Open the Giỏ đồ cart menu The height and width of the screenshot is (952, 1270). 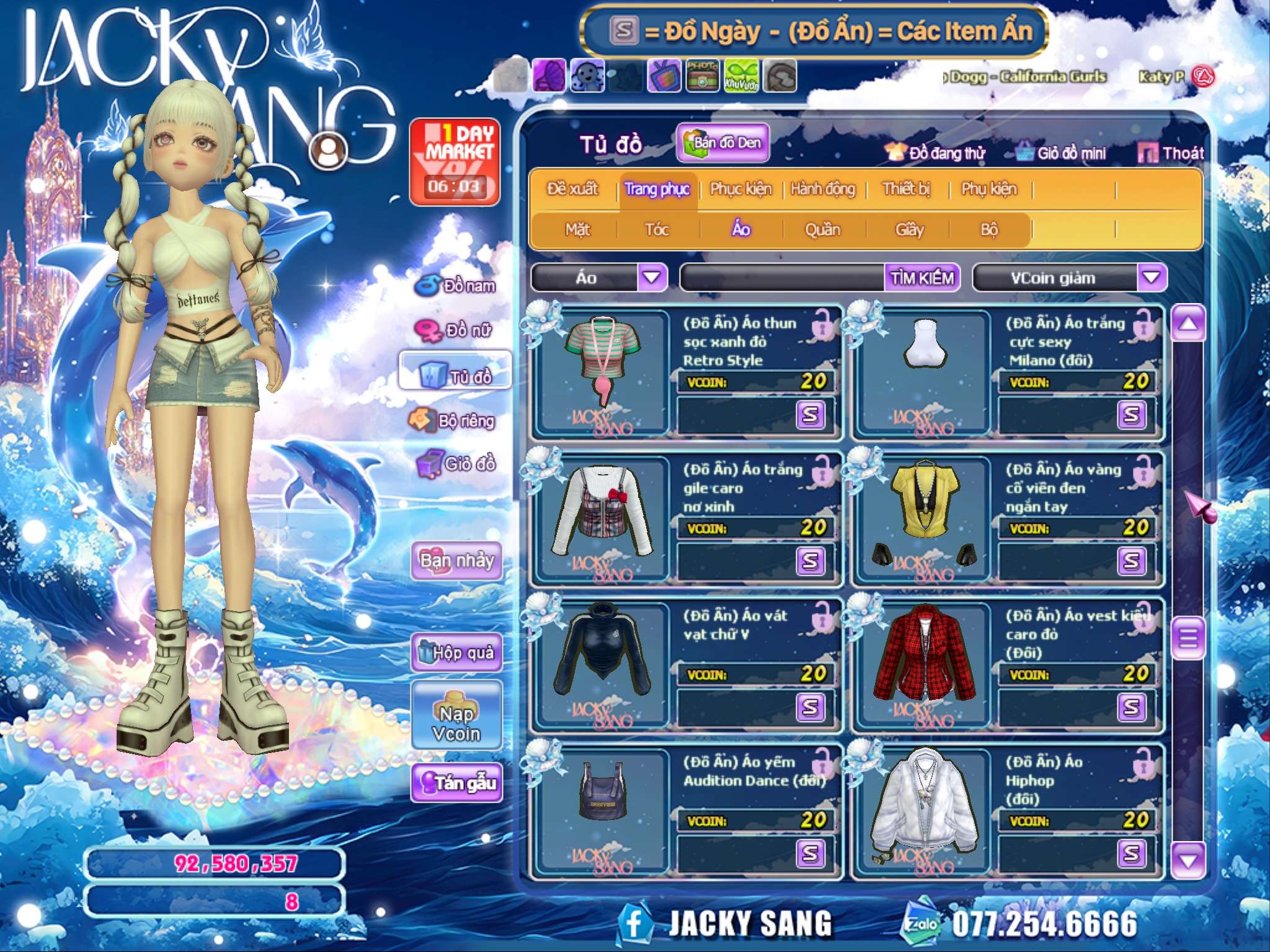458,464
